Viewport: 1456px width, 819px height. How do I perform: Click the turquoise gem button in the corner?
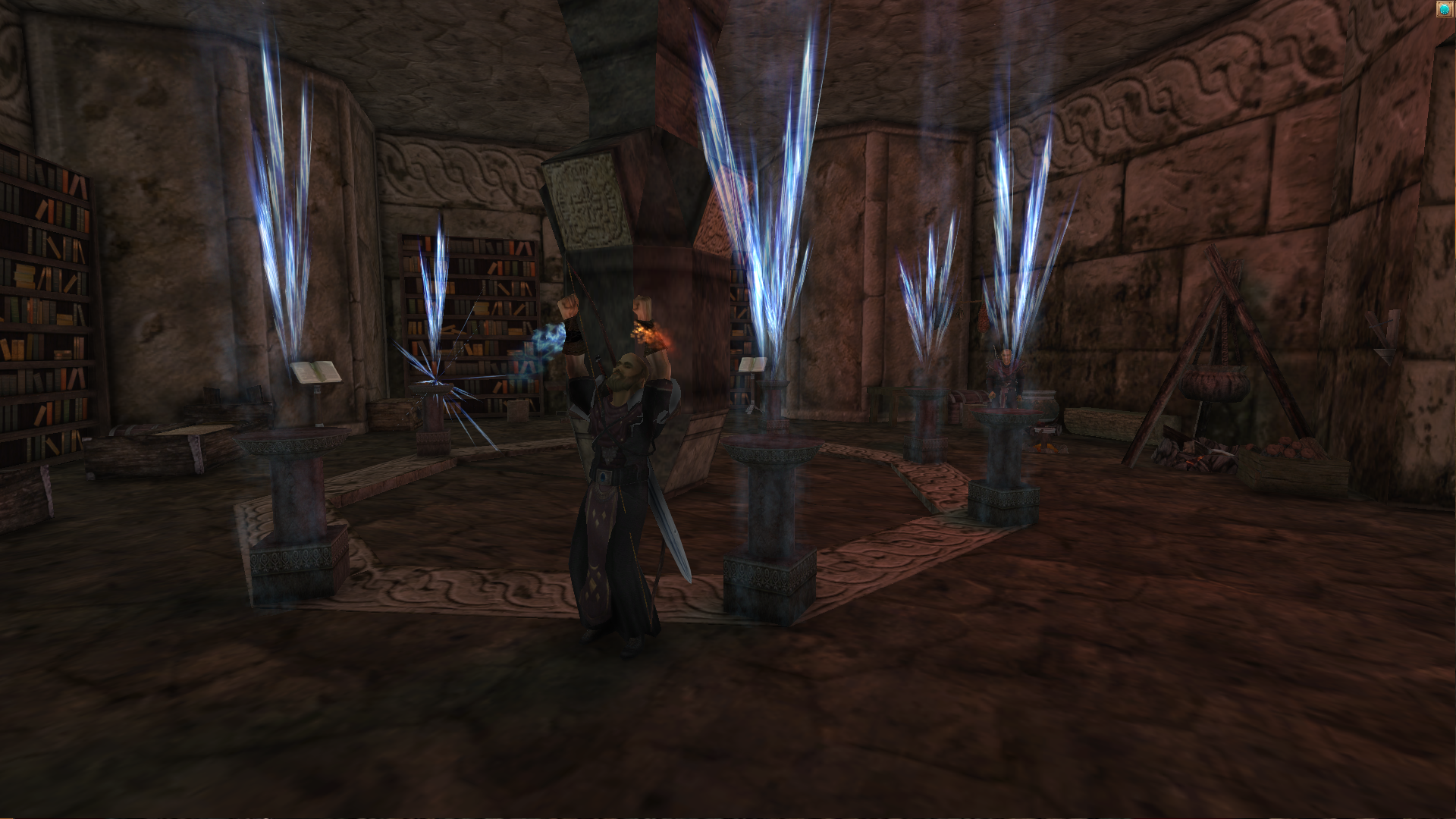1444,8
